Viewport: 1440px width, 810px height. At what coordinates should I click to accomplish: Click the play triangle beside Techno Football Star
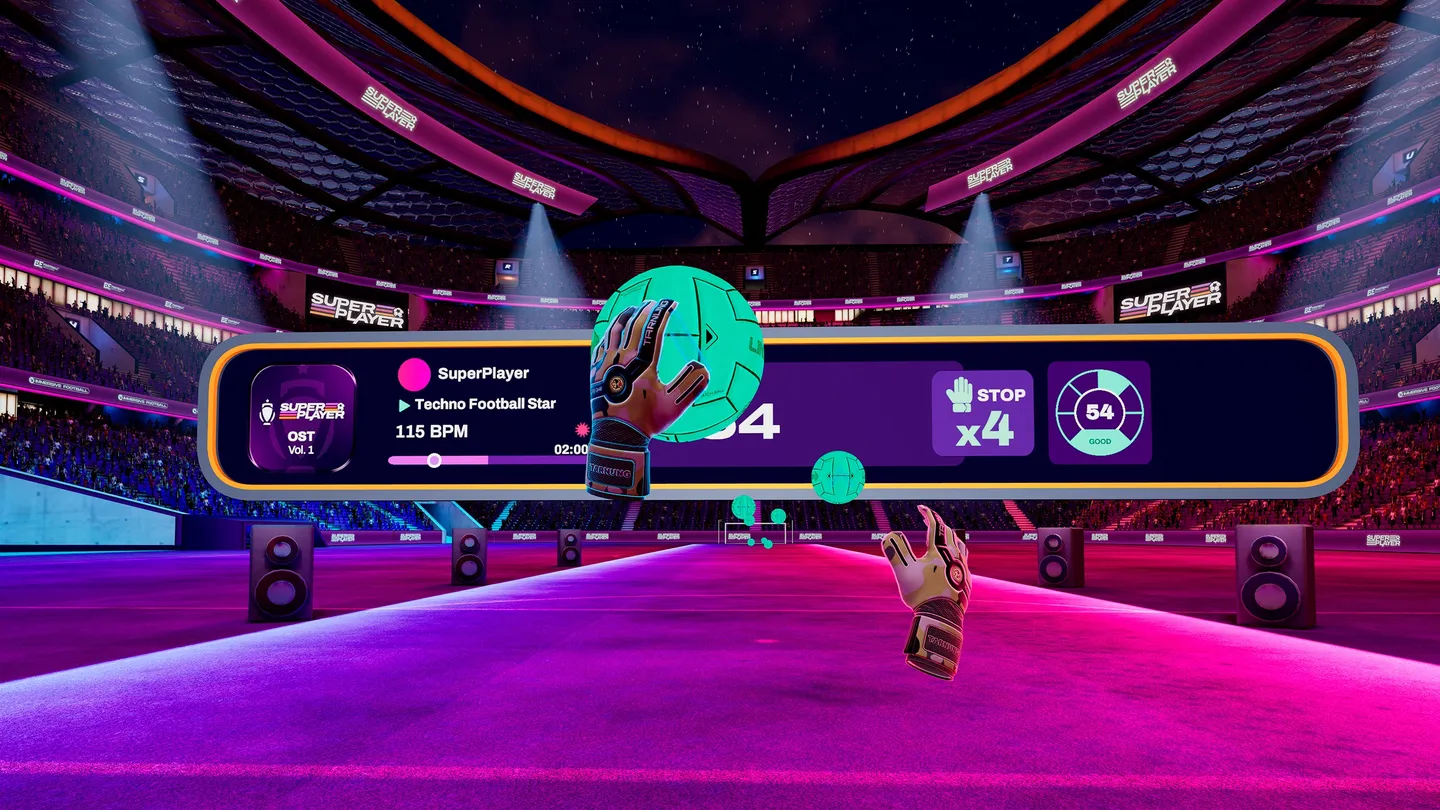coord(404,405)
